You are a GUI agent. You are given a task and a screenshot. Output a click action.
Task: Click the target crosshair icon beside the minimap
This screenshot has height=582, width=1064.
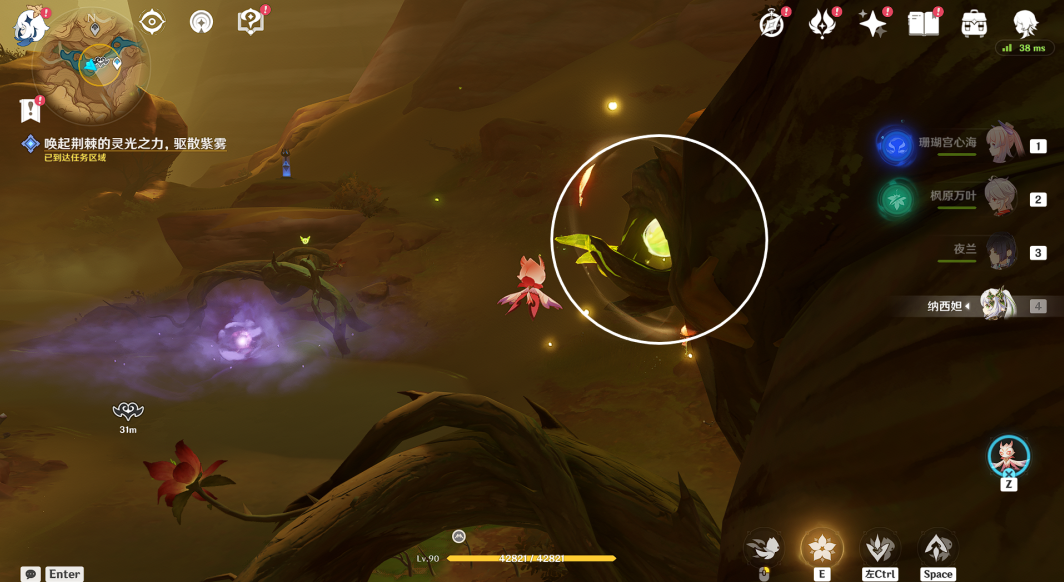(152, 21)
